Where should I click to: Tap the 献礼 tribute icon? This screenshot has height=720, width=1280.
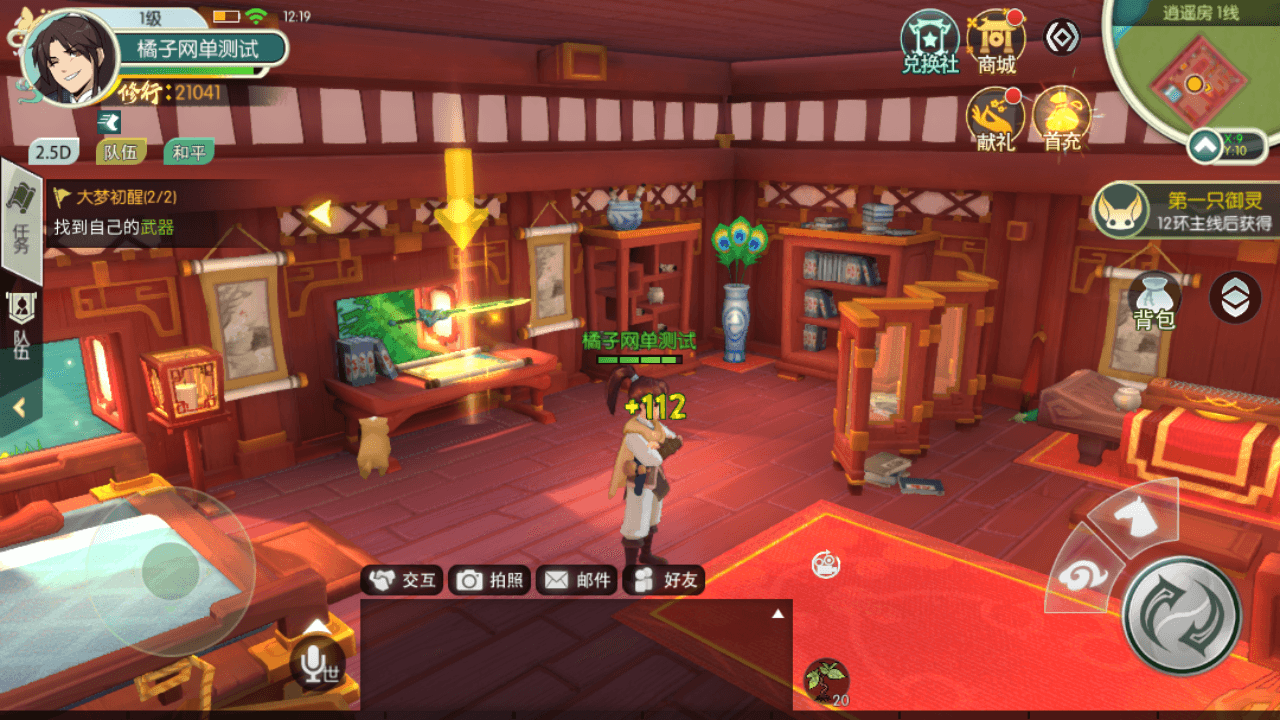pyautogui.click(x=994, y=120)
